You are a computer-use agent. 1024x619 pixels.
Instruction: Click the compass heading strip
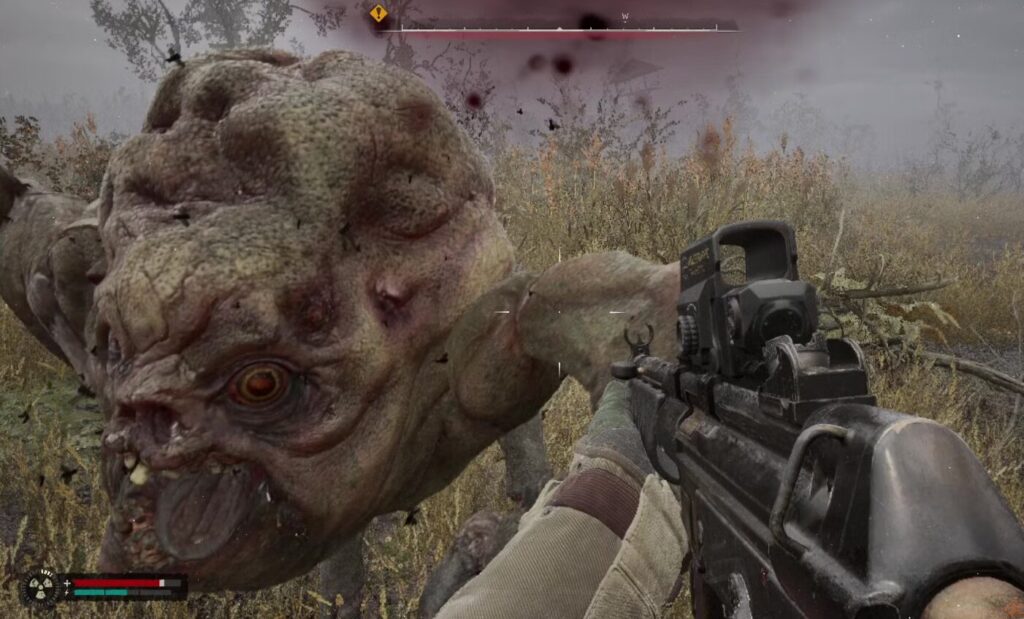(x=560, y=25)
